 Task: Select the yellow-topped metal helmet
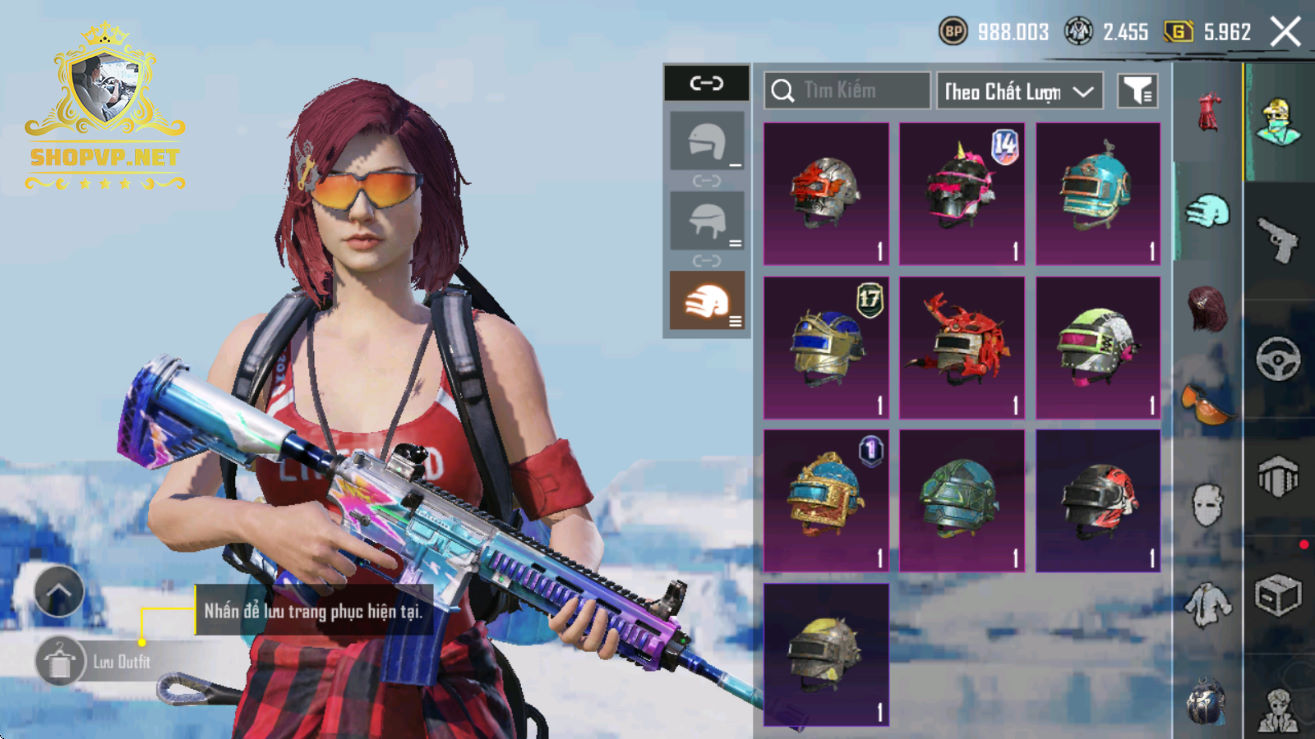(x=826, y=654)
